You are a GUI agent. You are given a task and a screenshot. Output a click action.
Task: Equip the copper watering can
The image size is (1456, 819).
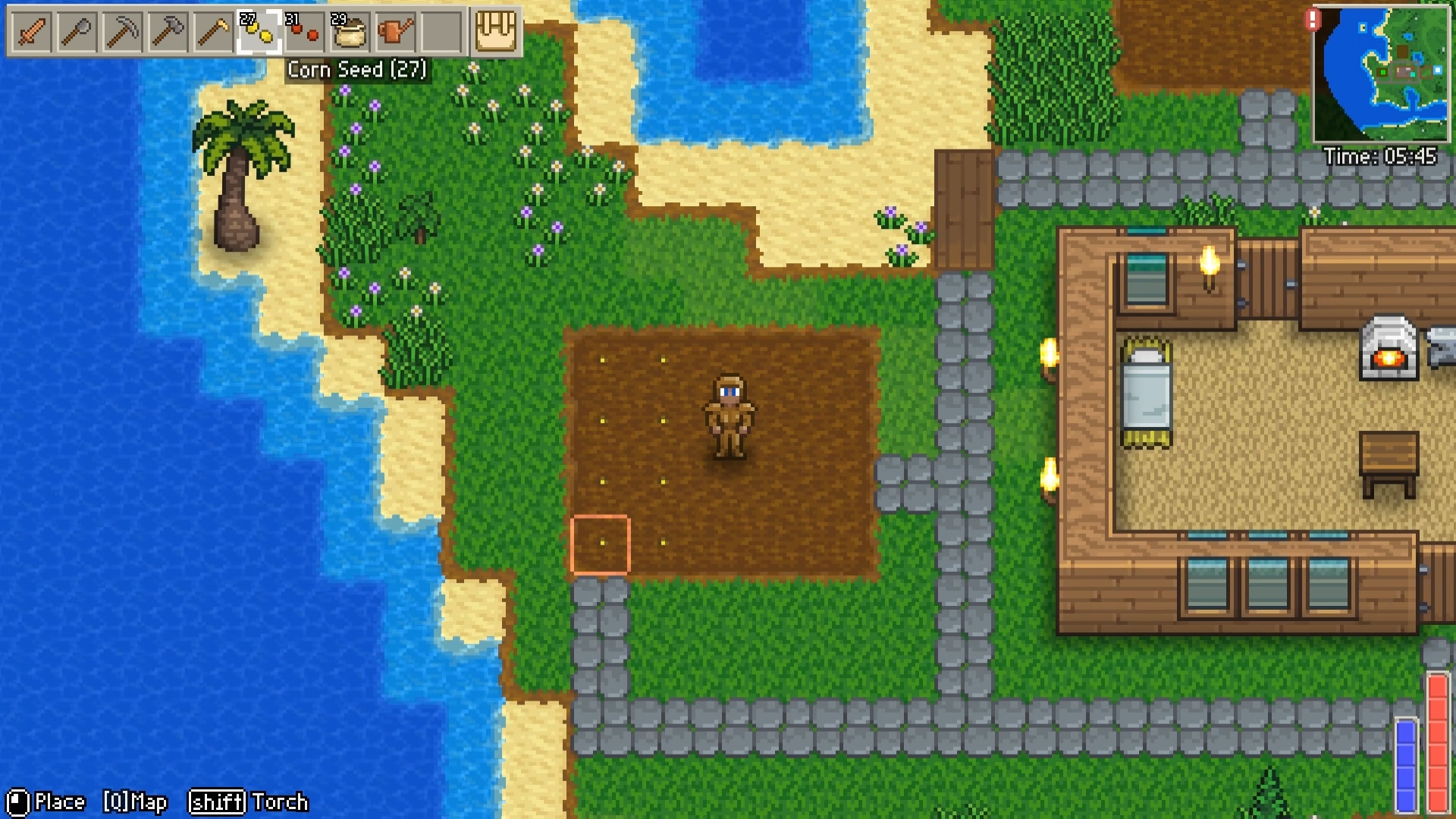coord(395,32)
